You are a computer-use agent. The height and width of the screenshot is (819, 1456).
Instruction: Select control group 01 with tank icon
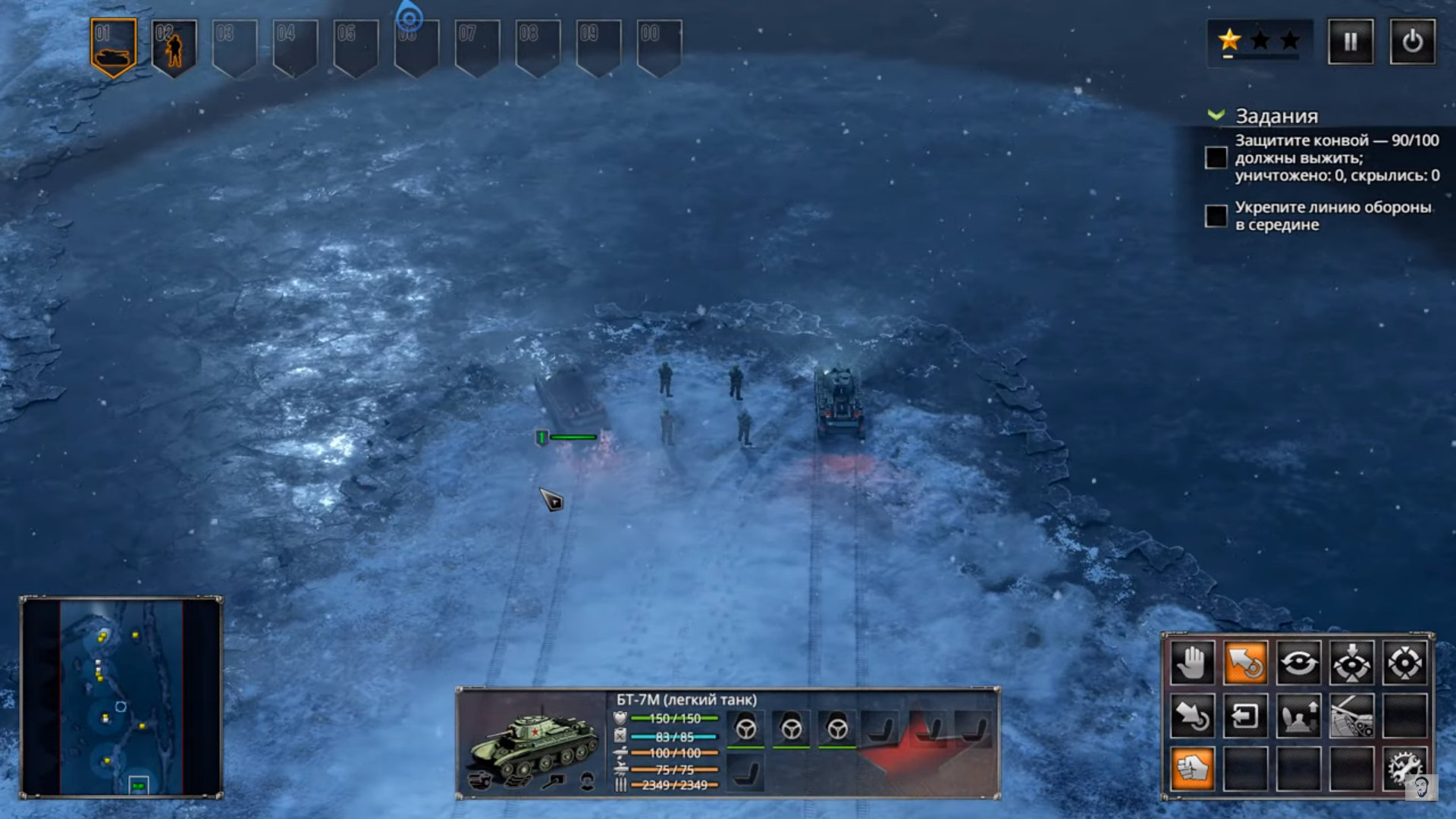113,48
